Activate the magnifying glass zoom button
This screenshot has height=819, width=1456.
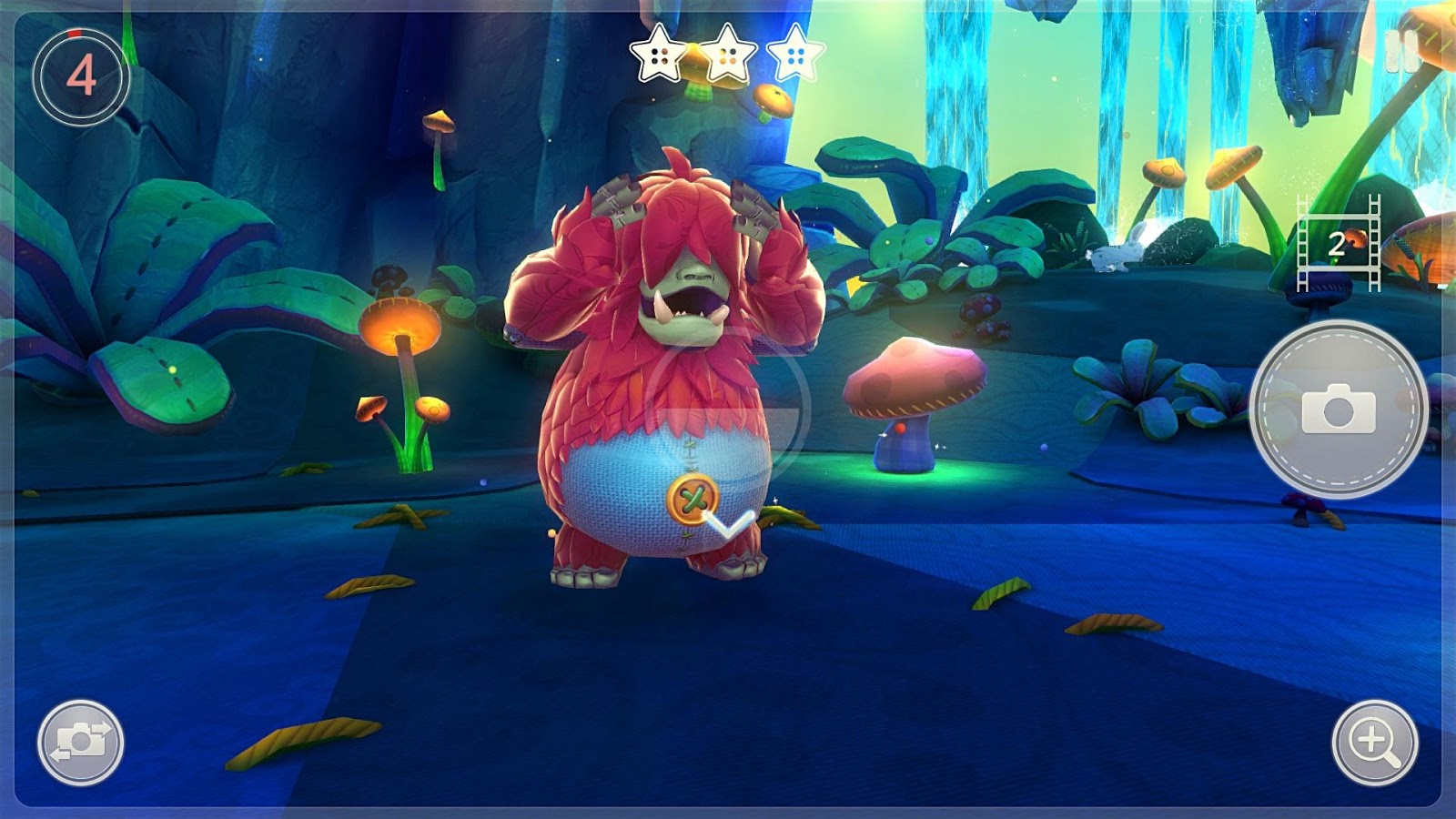[x=1374, y=742]
